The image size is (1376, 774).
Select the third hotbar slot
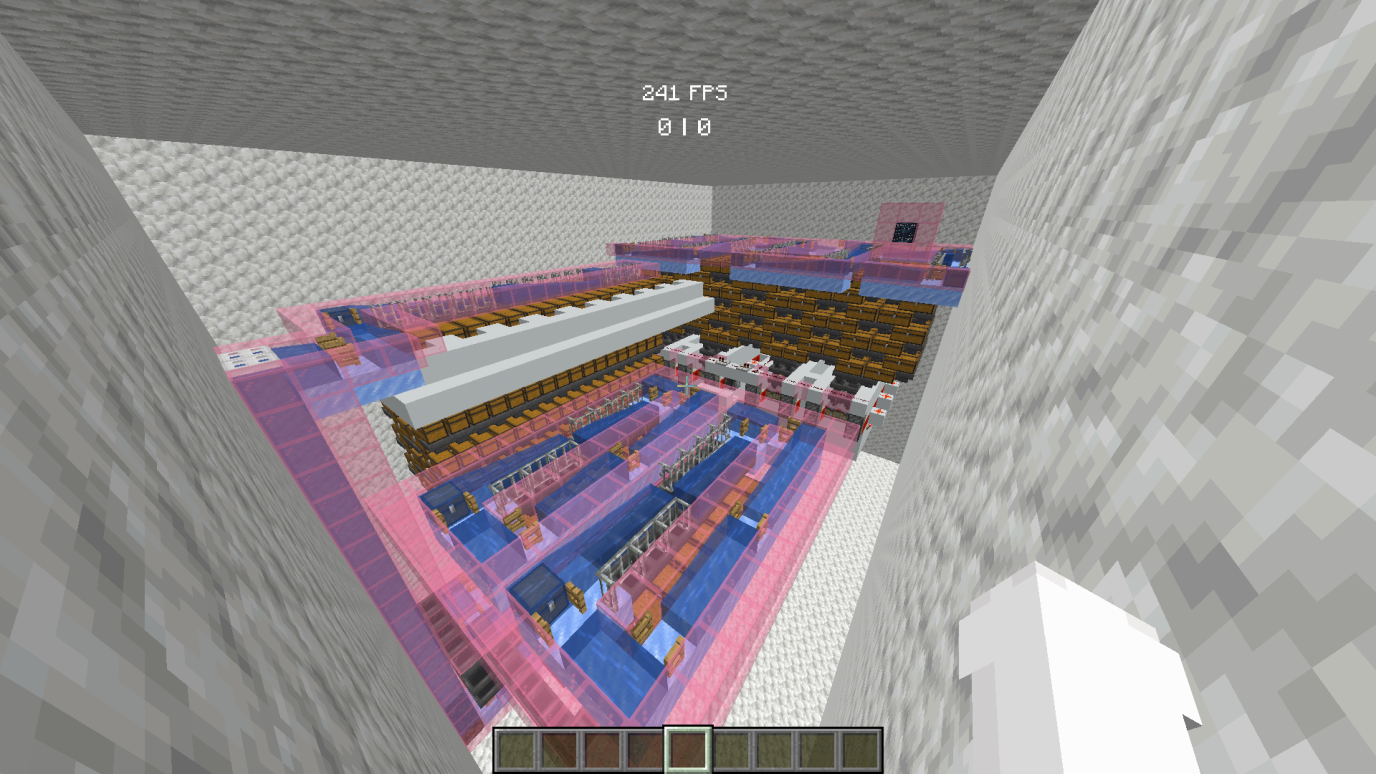tap(604, 750)
